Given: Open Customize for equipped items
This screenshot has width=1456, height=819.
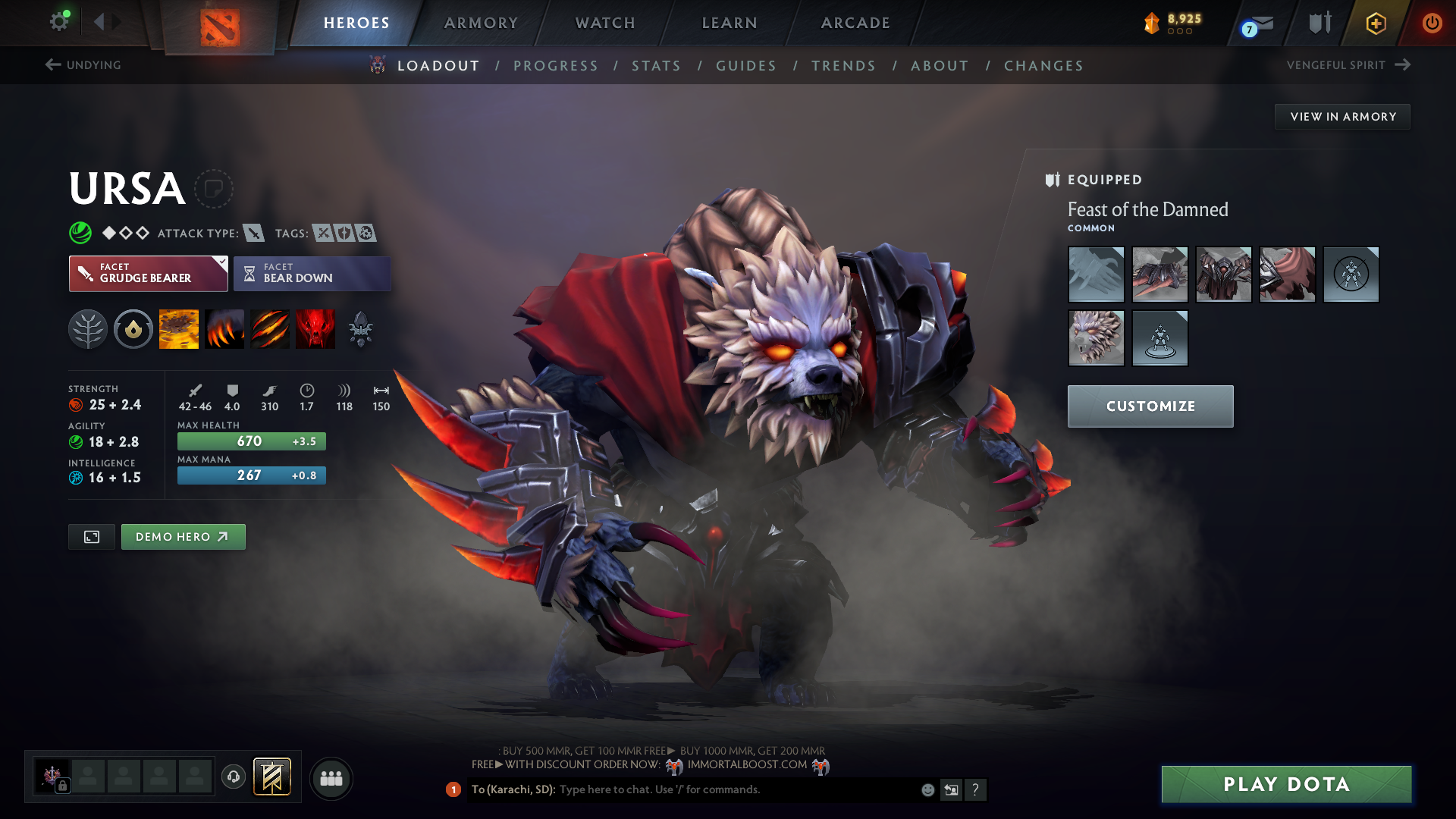Looking at the screenshot, I should (x=1150, y=406).
